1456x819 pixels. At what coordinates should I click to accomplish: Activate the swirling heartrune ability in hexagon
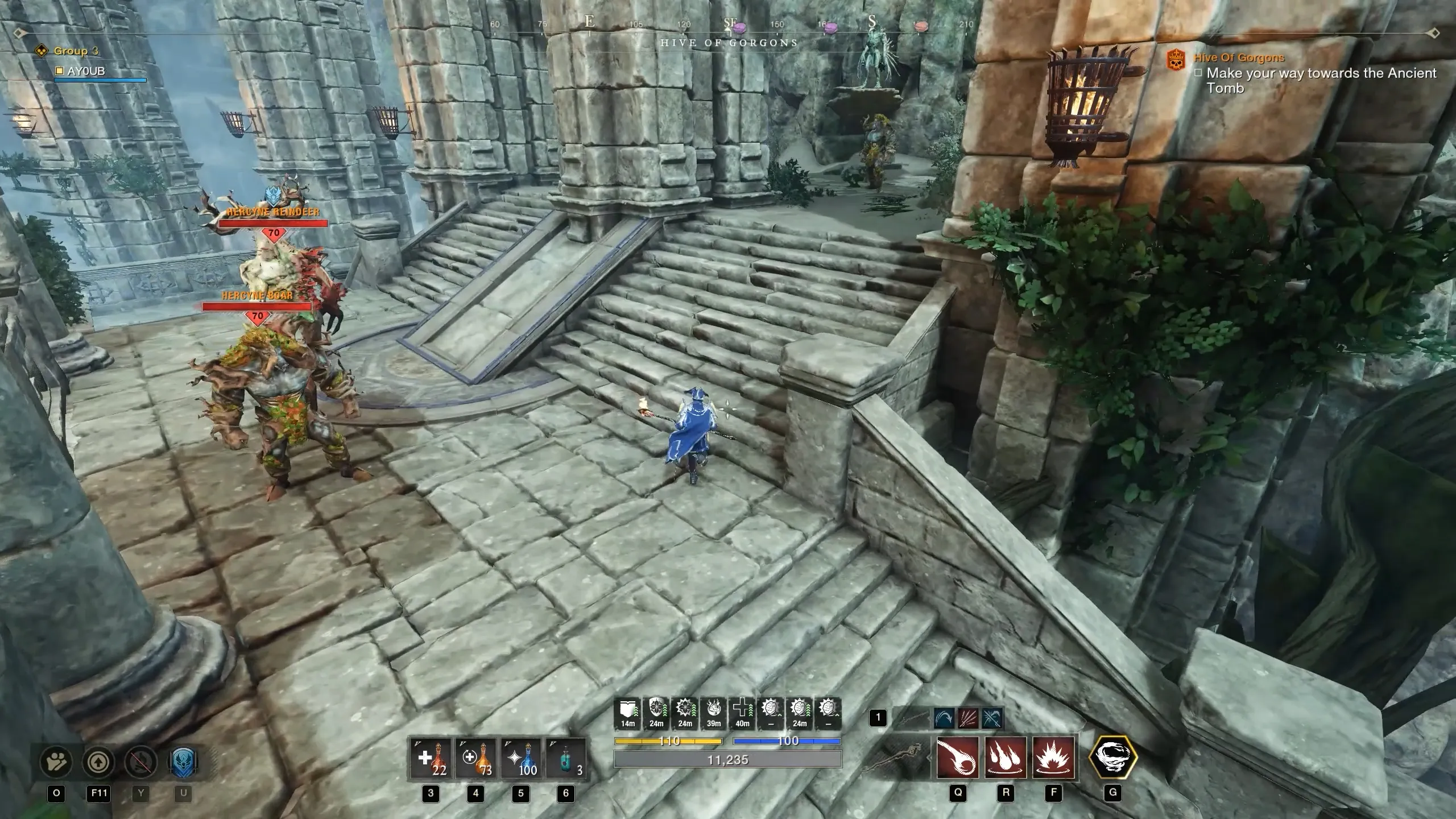(x=1112, y=758)
